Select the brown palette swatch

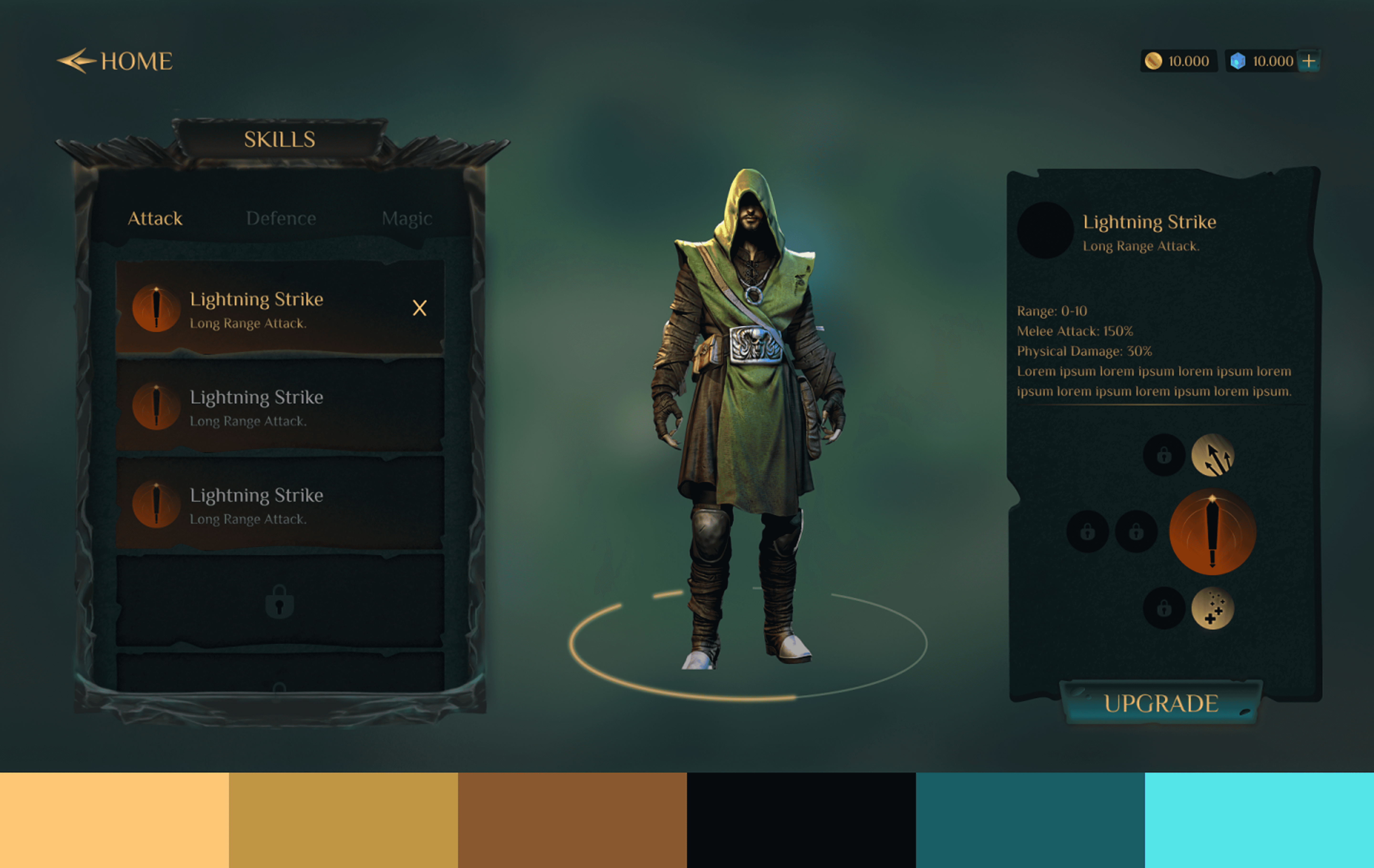[x=572, y=820]
